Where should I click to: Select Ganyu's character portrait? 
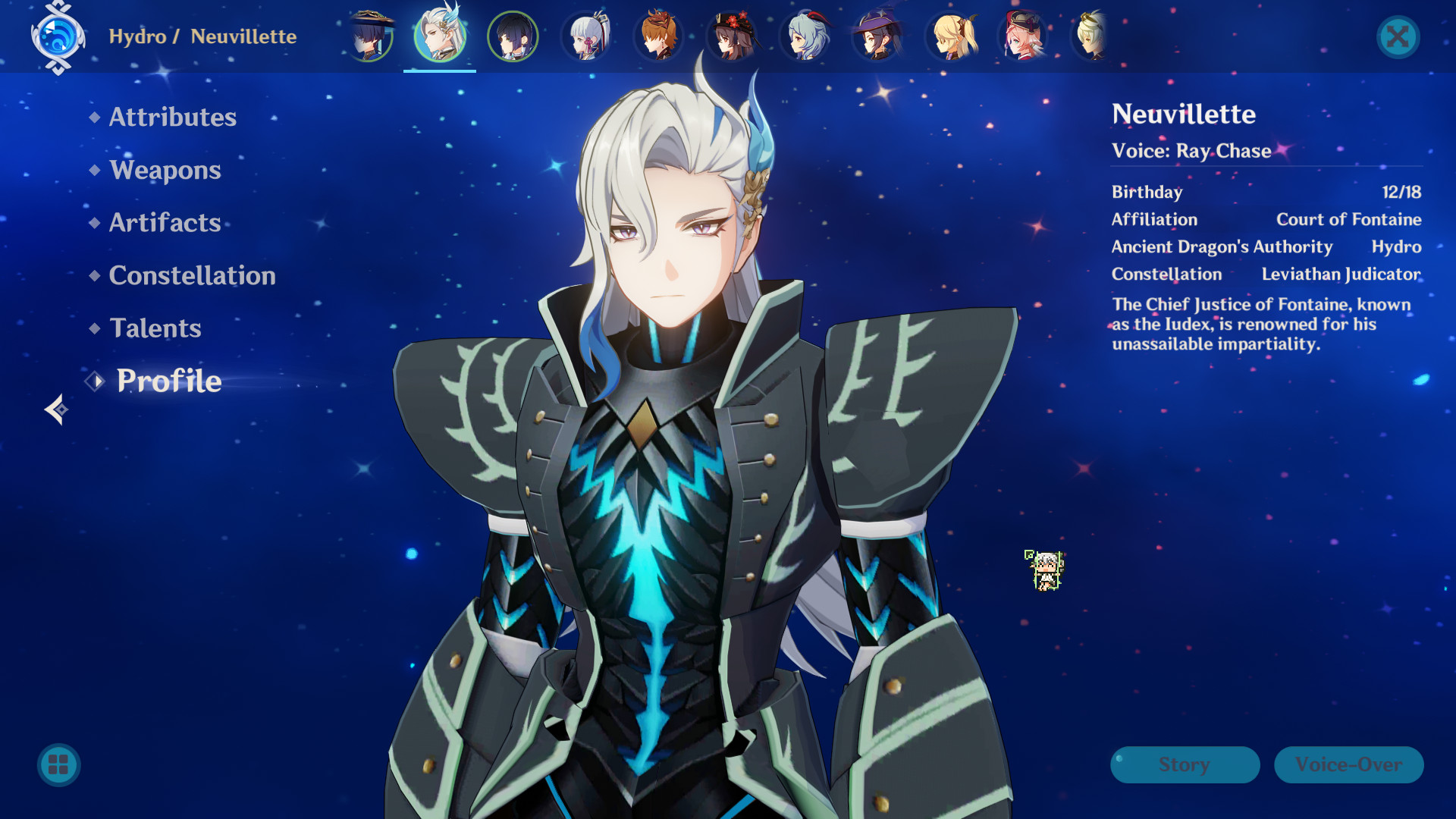click(x=805, y=36)
